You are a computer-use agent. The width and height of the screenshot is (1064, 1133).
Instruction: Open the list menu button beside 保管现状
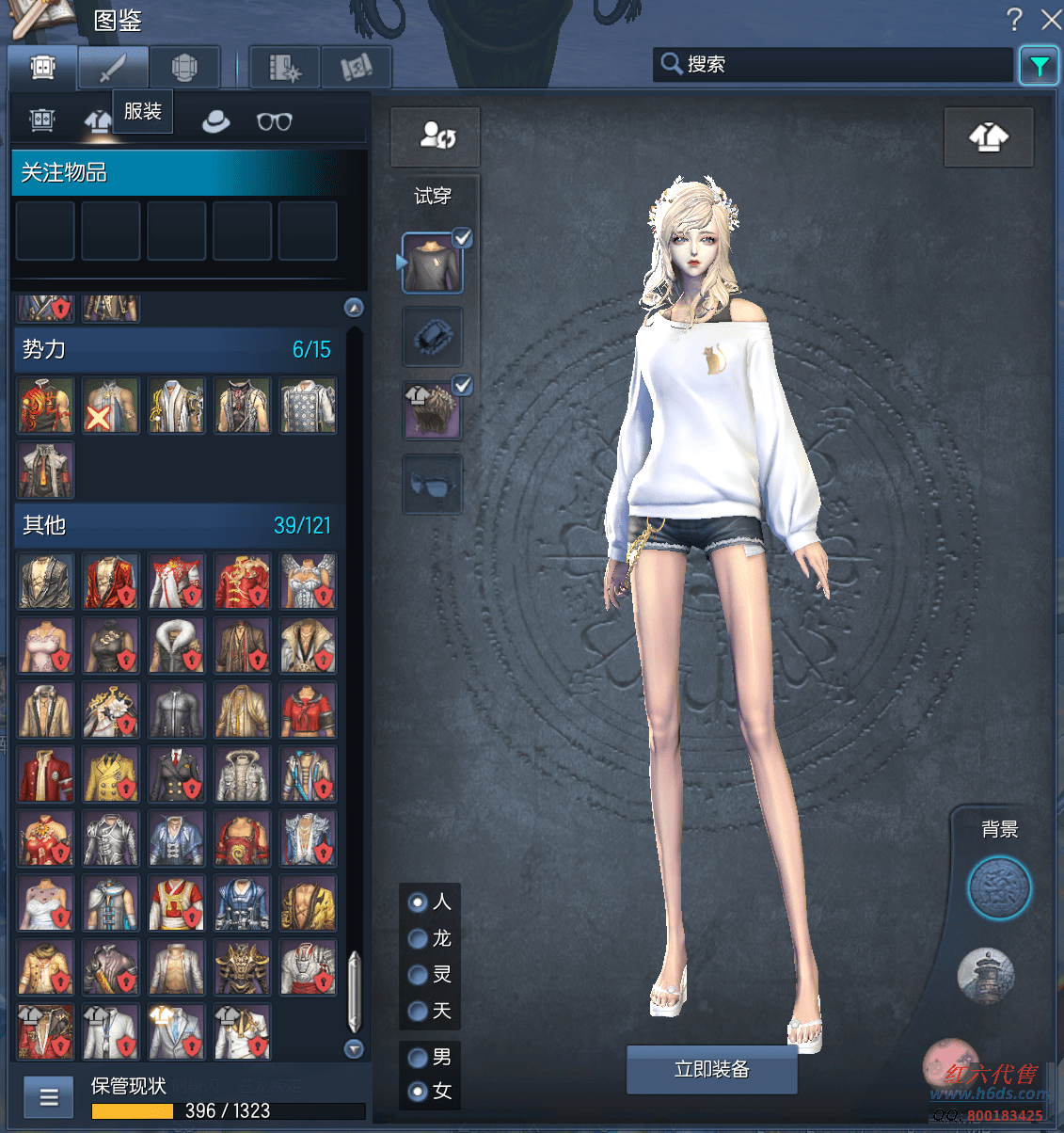coord(49,1096)
